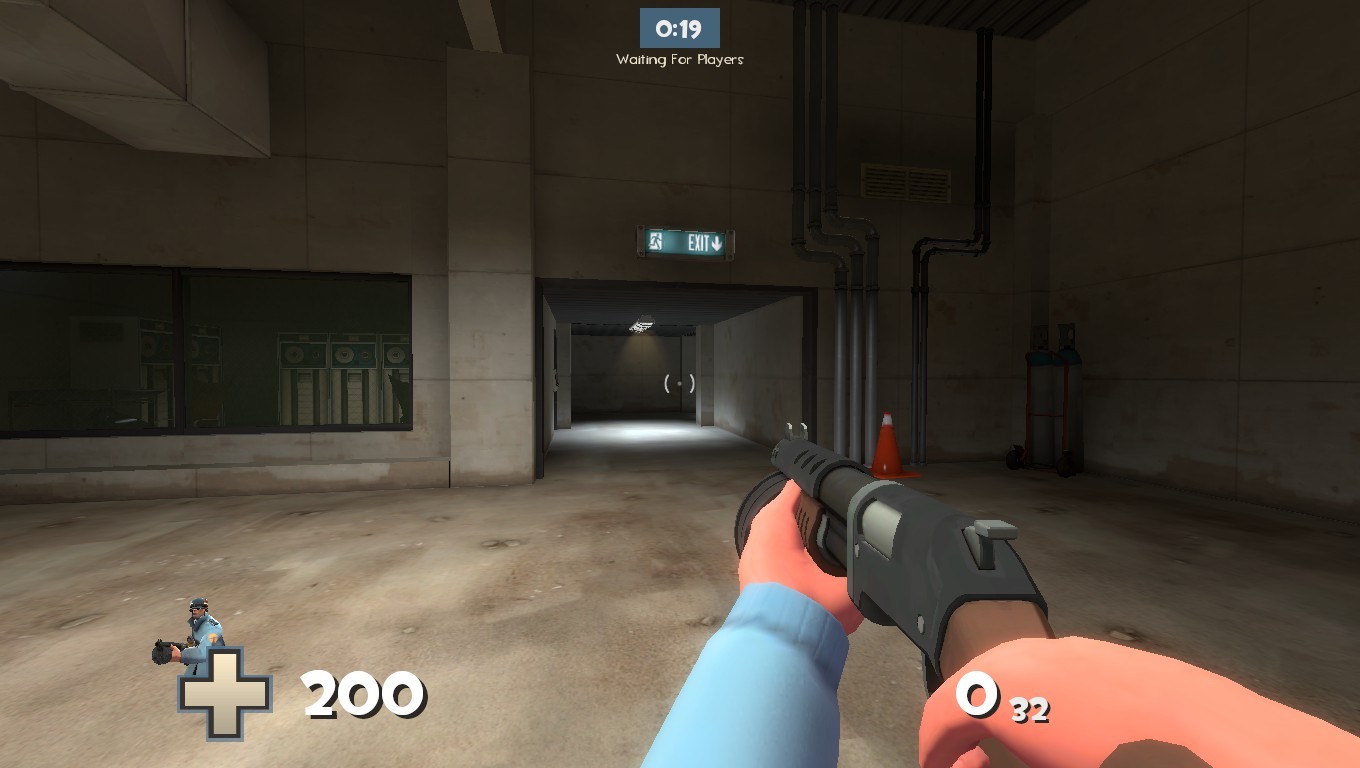
Task: Click the ceiling lamp fixture icon
Action: (x=641, y=325)
